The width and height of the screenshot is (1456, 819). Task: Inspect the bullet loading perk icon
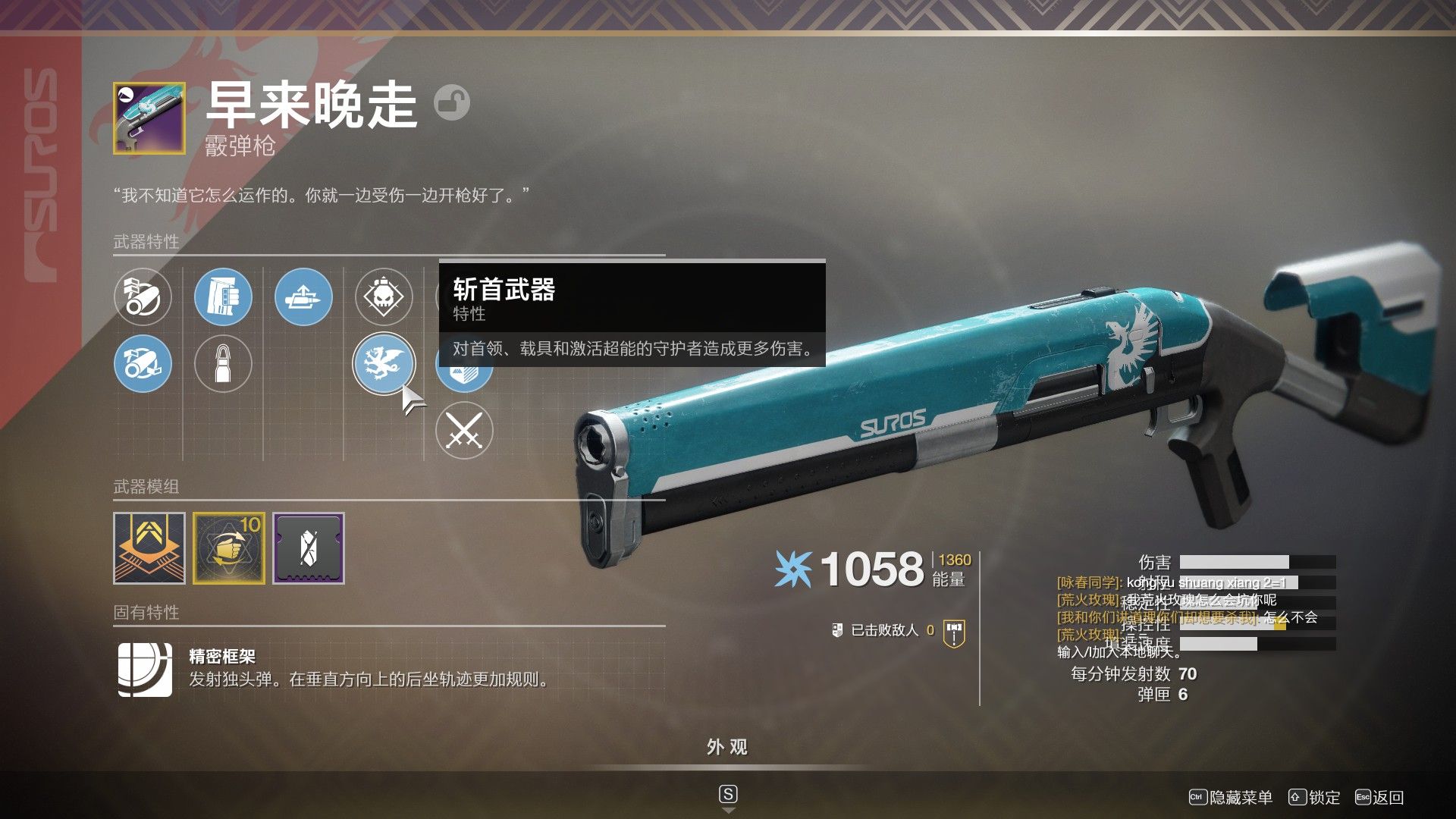303,297
